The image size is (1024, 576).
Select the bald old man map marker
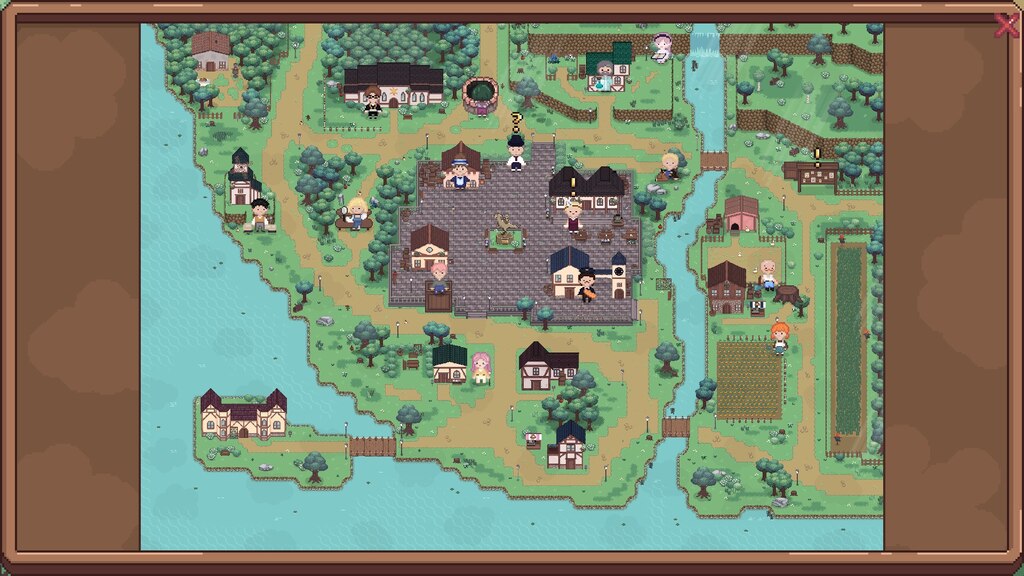(x=768, y=273)
